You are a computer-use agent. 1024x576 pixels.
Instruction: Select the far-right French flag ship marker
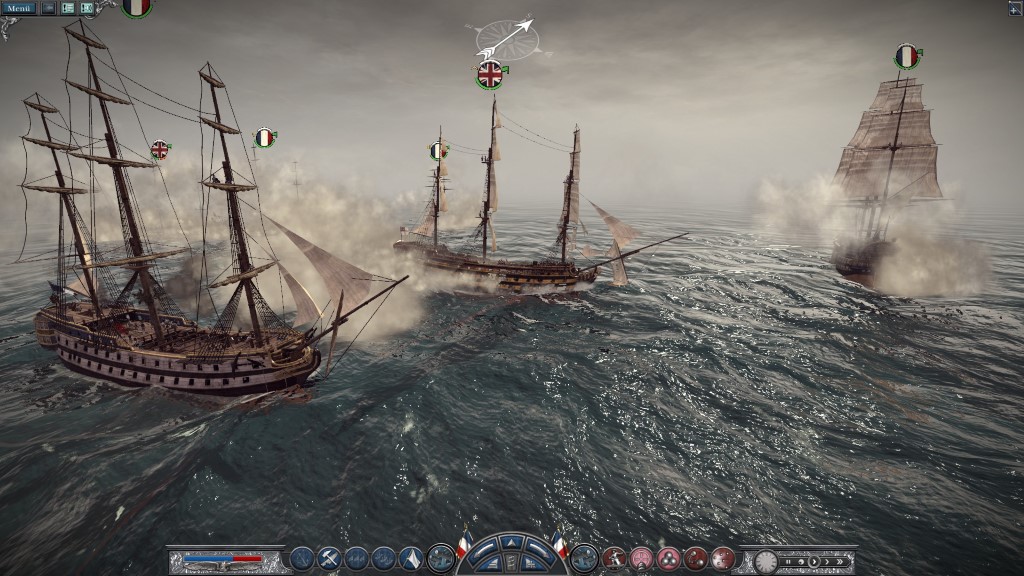coord(907,57)
